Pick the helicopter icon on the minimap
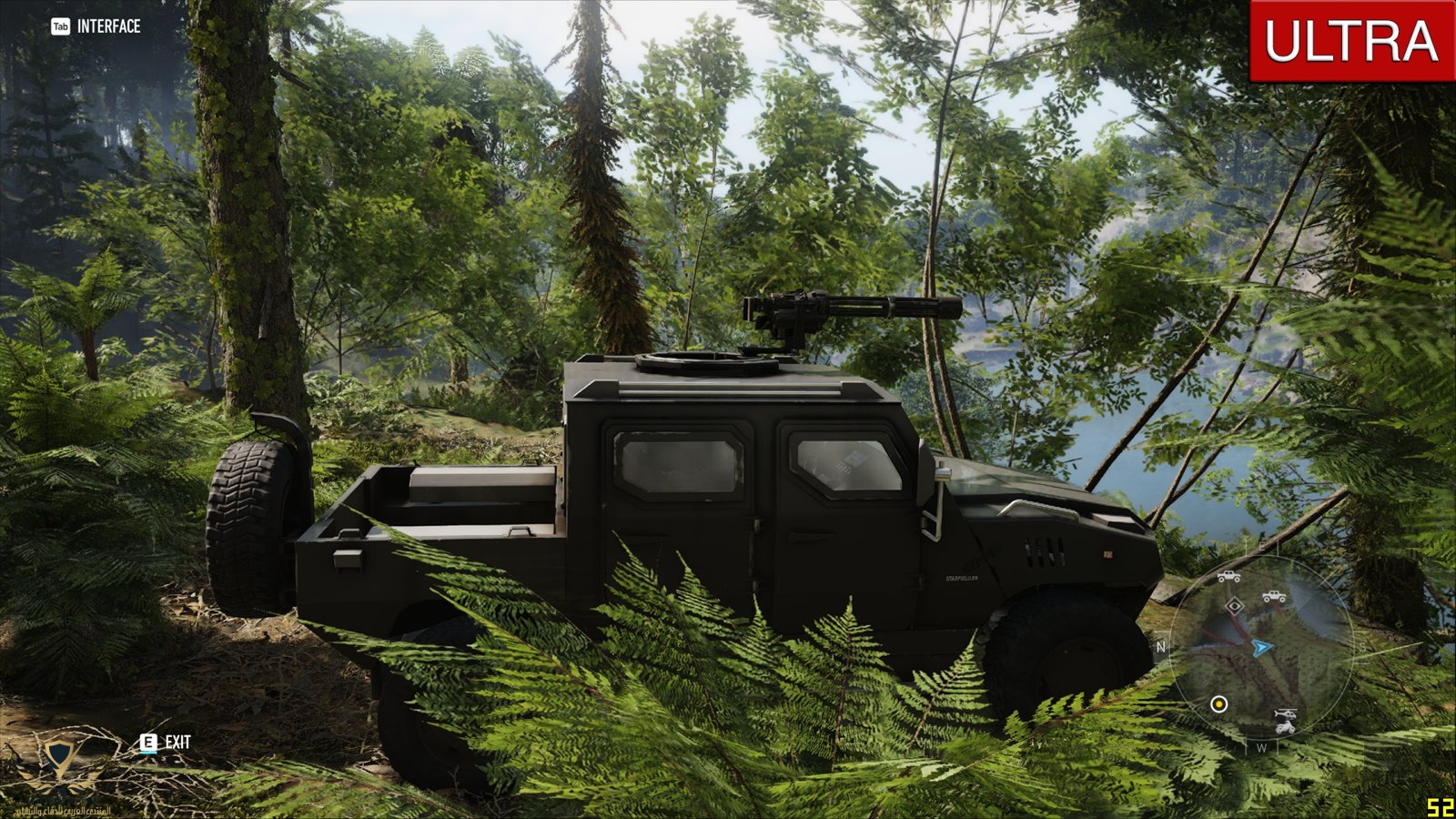Image resolution: width=1456 pixels, height=819 pixels. 1285,713
